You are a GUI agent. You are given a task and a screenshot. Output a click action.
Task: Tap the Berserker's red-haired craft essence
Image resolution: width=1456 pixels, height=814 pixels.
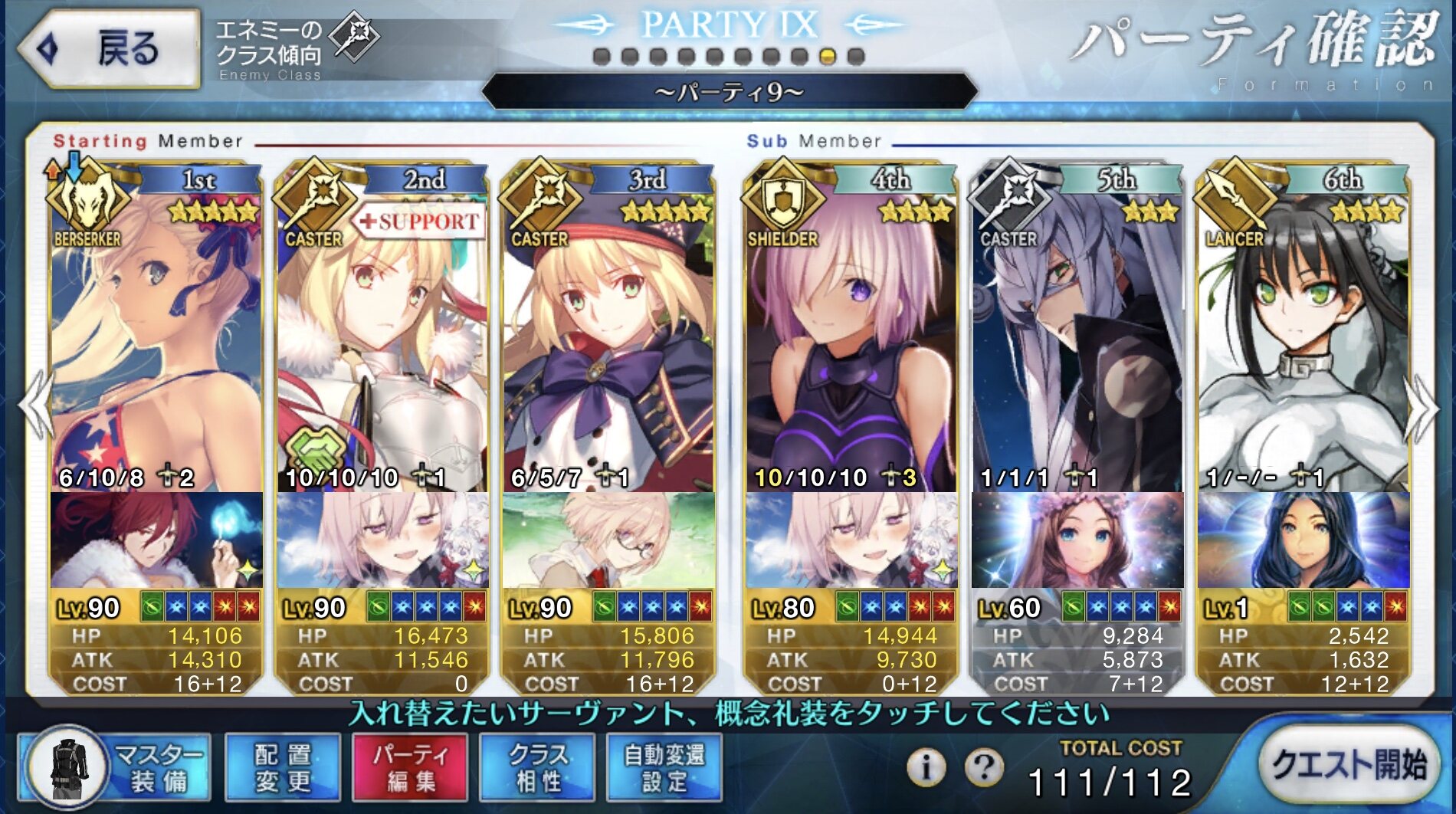click(x=156, y=540)
